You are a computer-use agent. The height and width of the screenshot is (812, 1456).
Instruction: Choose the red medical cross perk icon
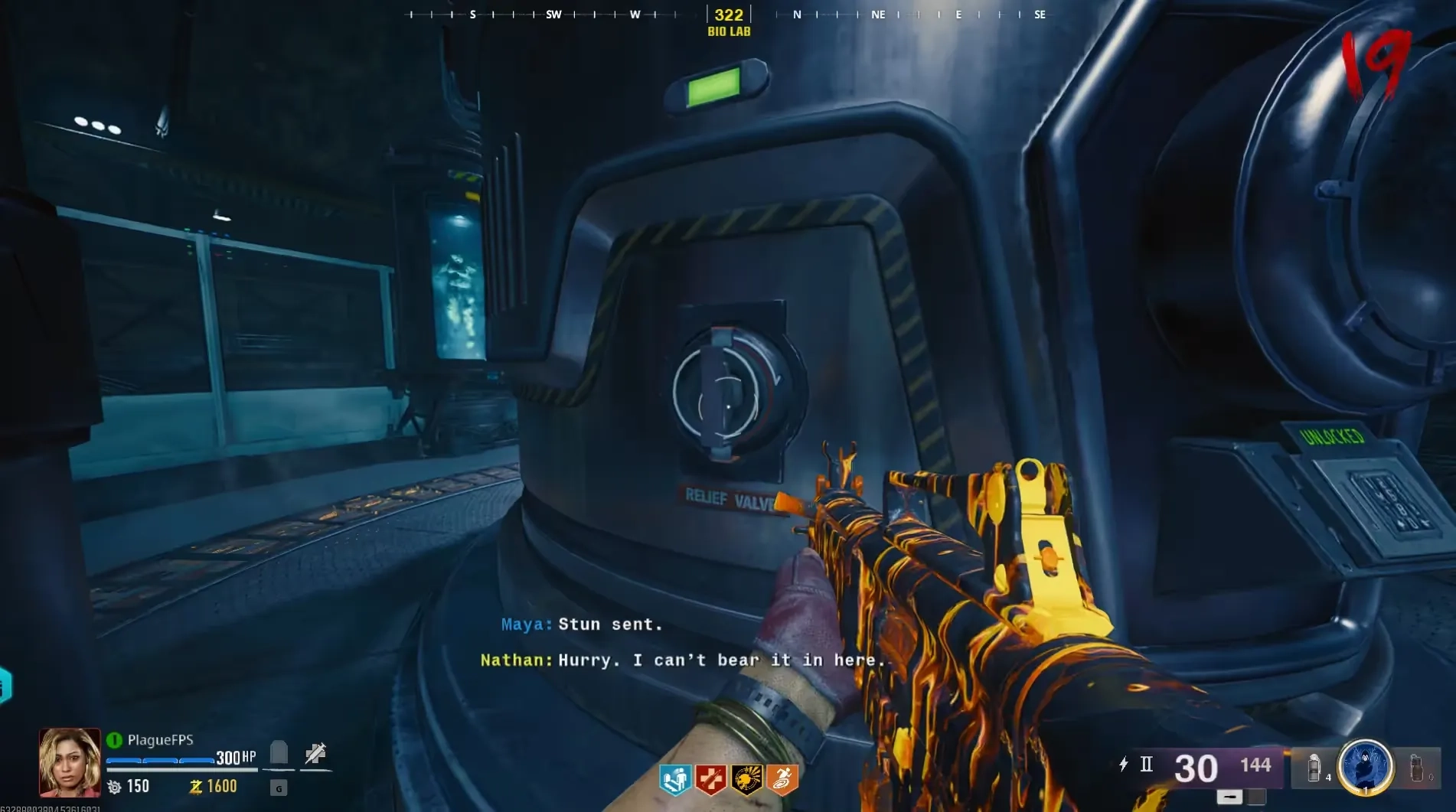point(711,779)
